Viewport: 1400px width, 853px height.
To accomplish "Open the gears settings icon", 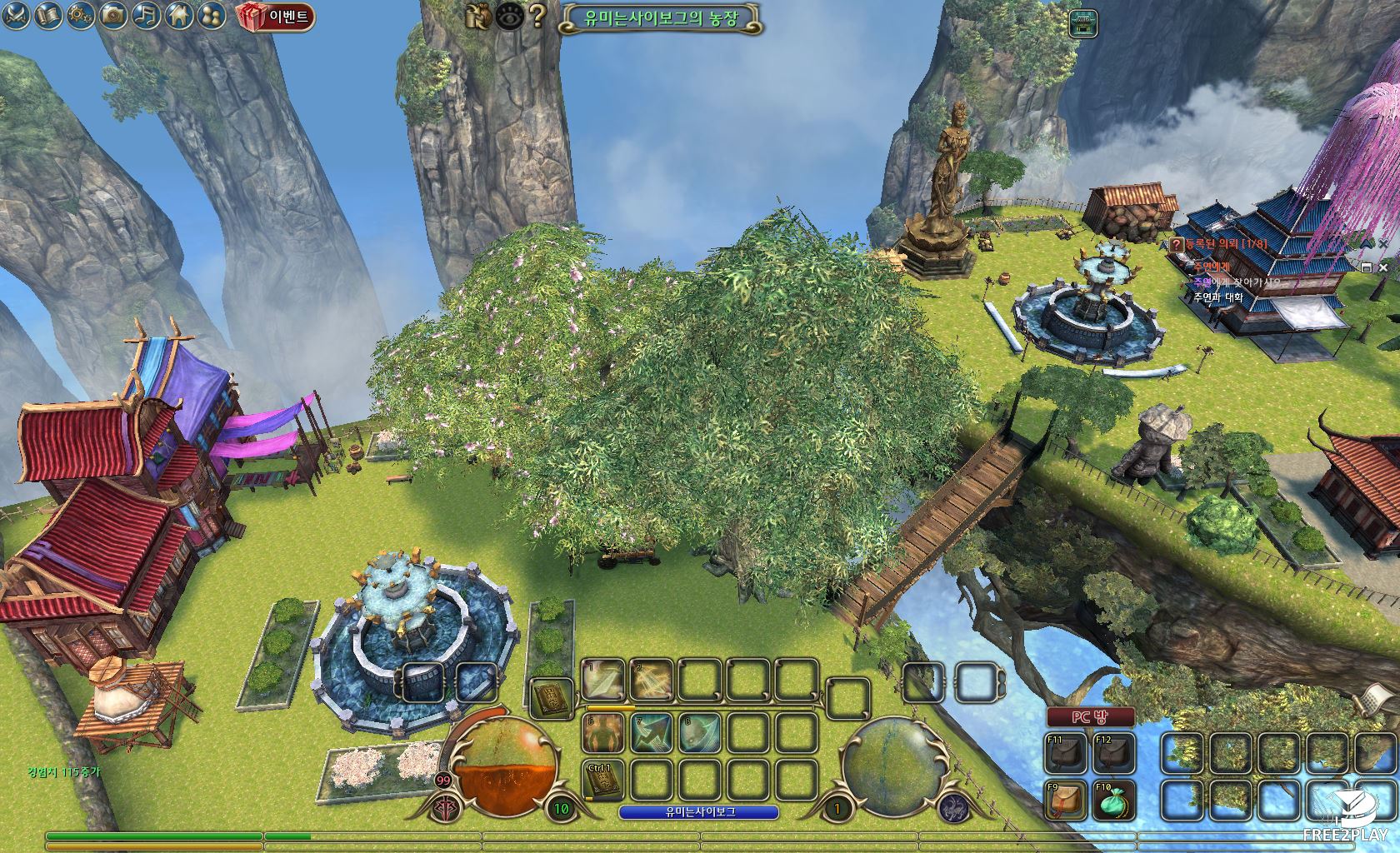I will [x=82, y=15].
